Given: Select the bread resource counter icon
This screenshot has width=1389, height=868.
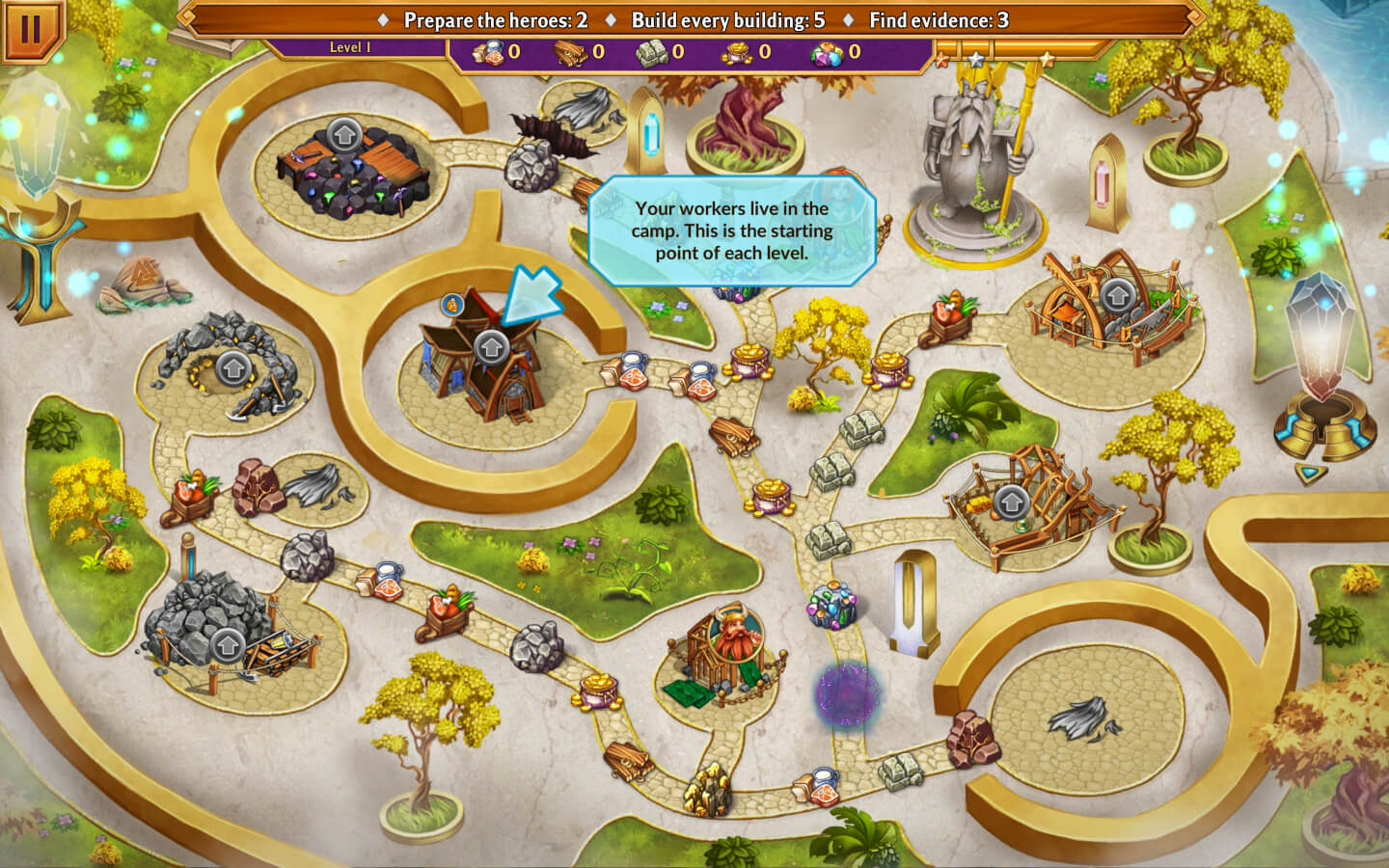Looking at the screenshot, I should coord(487,53).
